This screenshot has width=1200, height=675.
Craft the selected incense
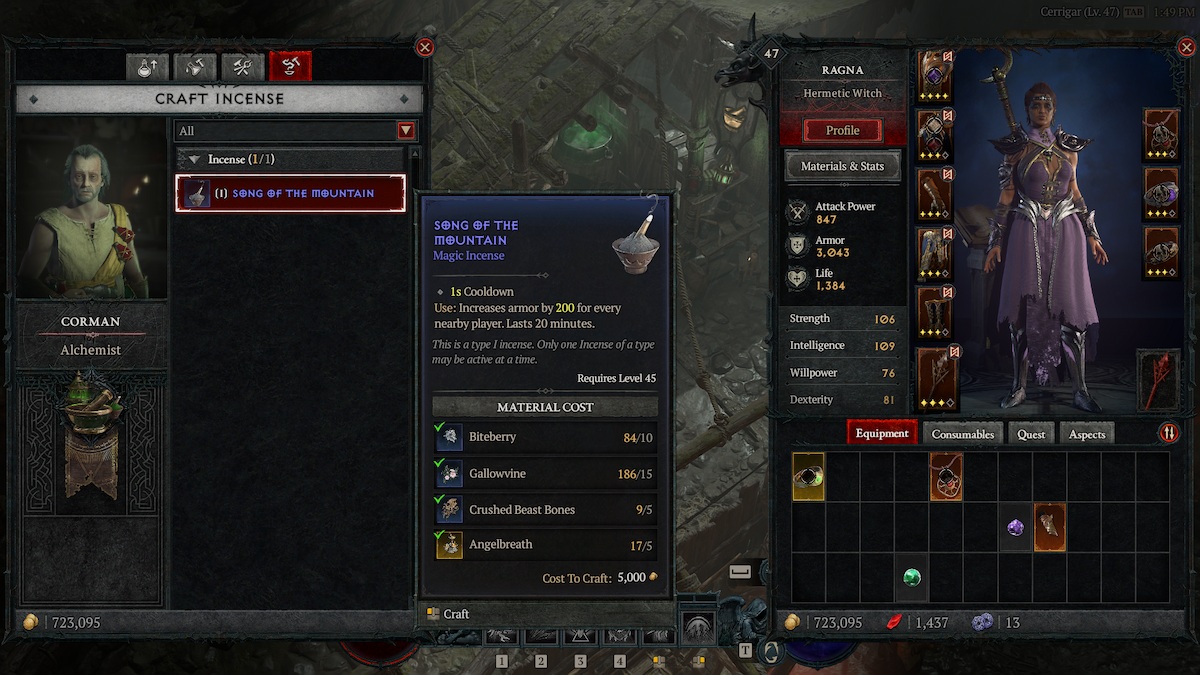449,614
